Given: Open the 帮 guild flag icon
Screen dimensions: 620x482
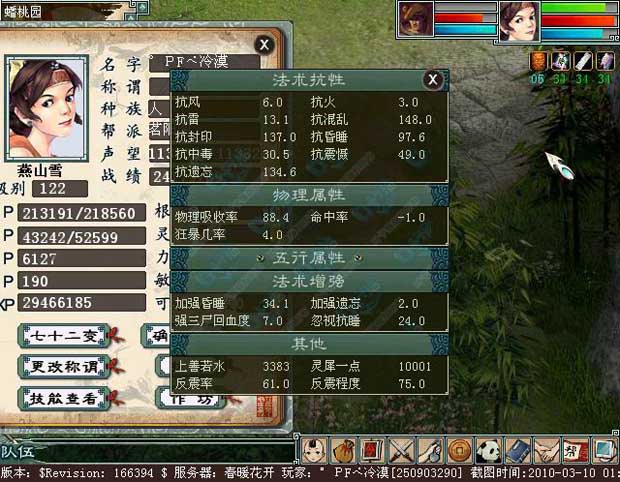Looking at the screenshot, I should [x=575, y=450].
